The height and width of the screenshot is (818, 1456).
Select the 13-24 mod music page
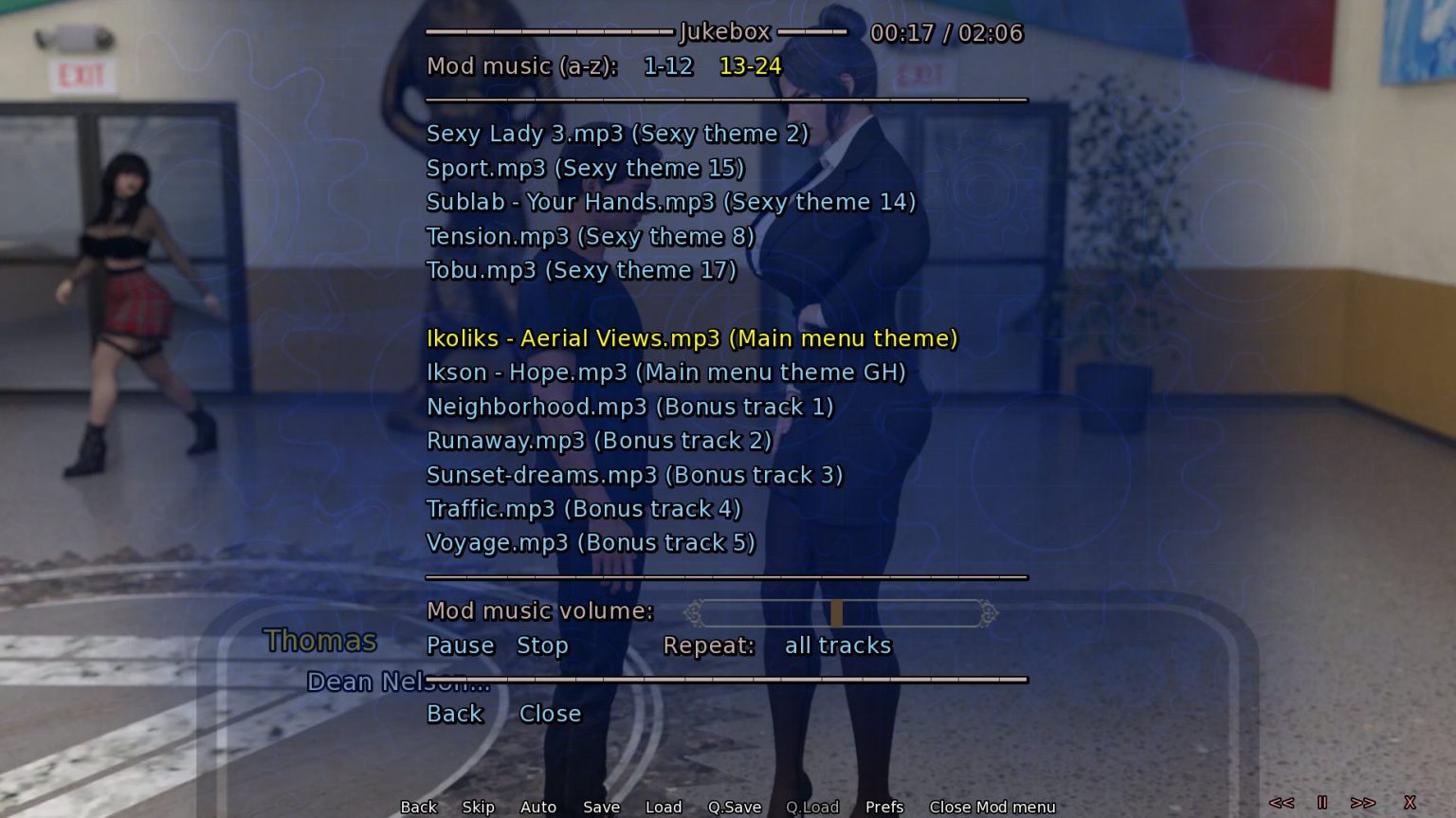point(751,66)
